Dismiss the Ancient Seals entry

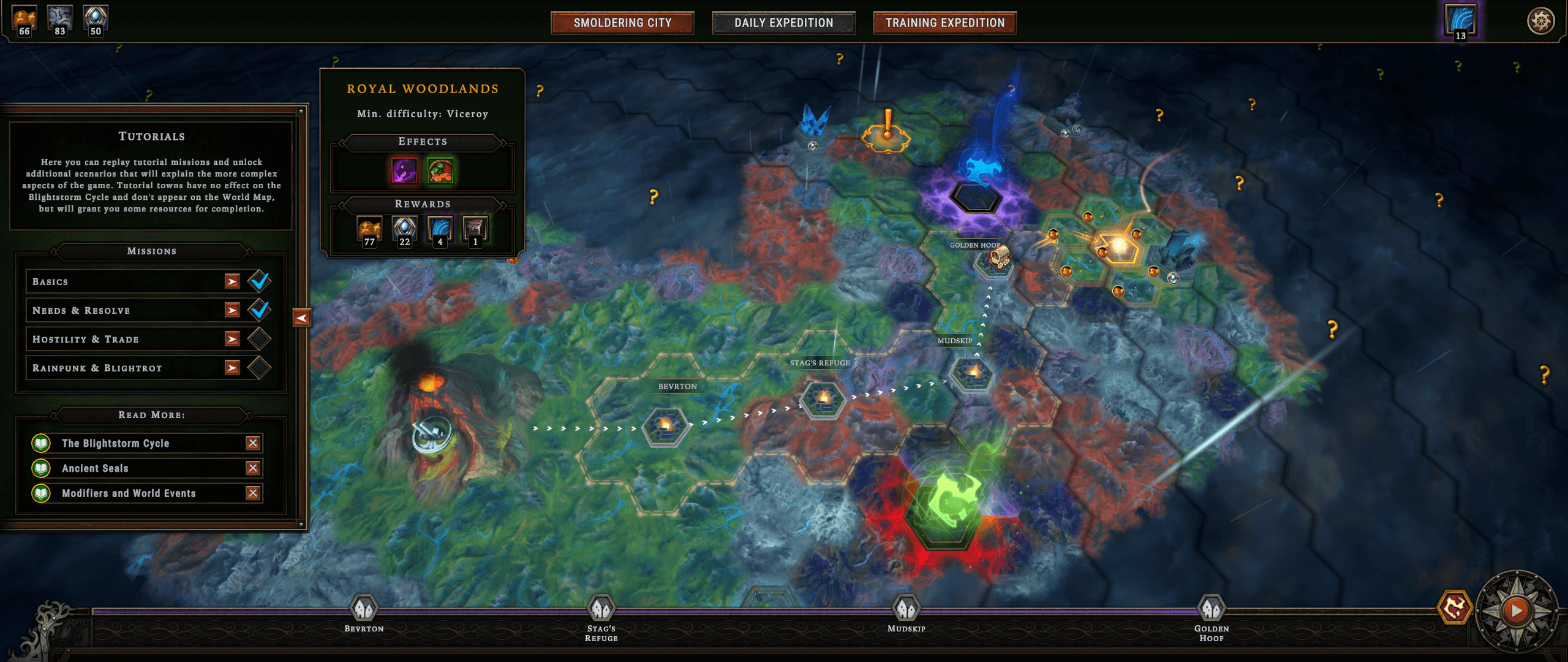253,468
